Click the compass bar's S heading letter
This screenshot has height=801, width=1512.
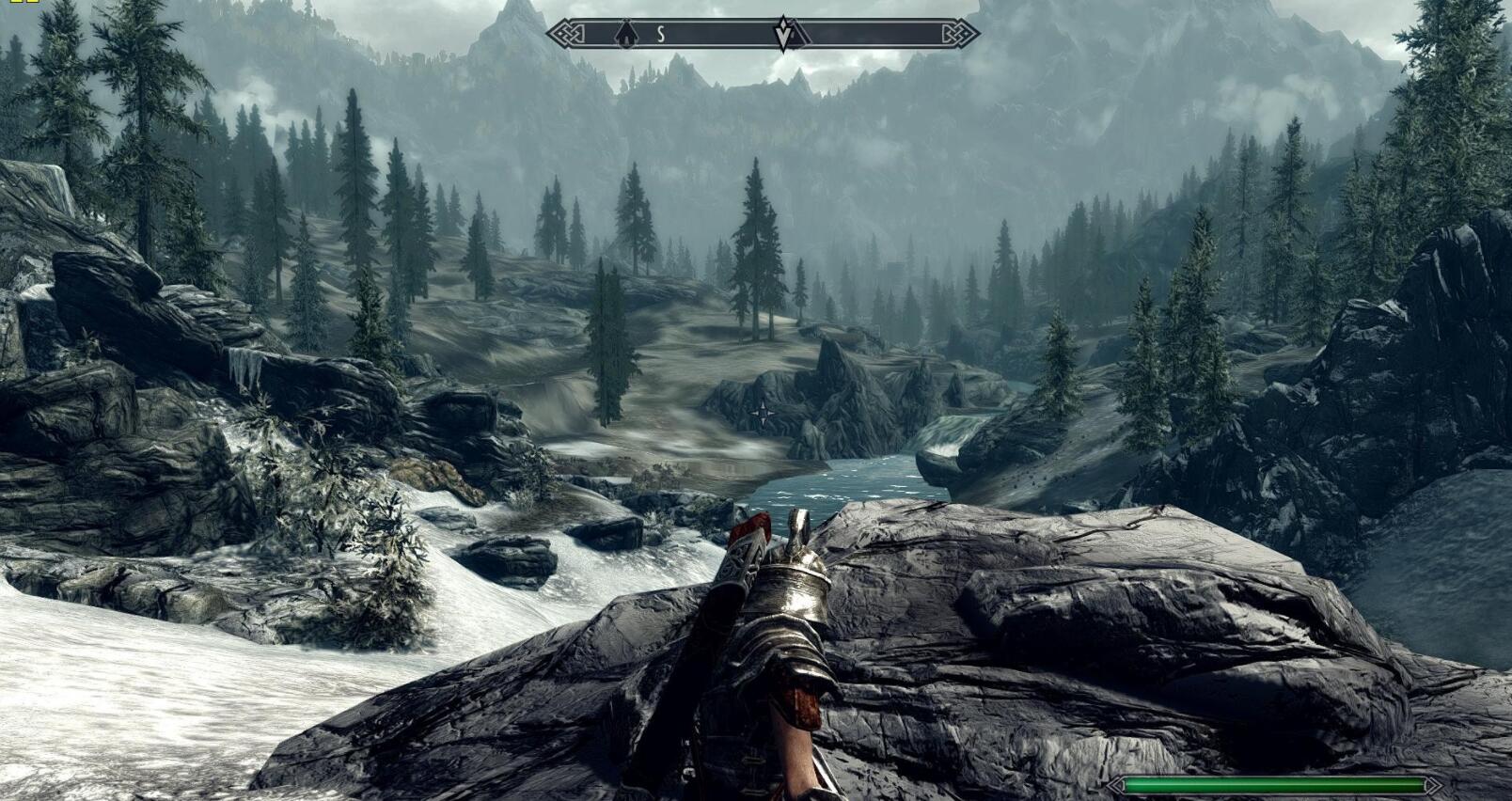tap(660, 35)
